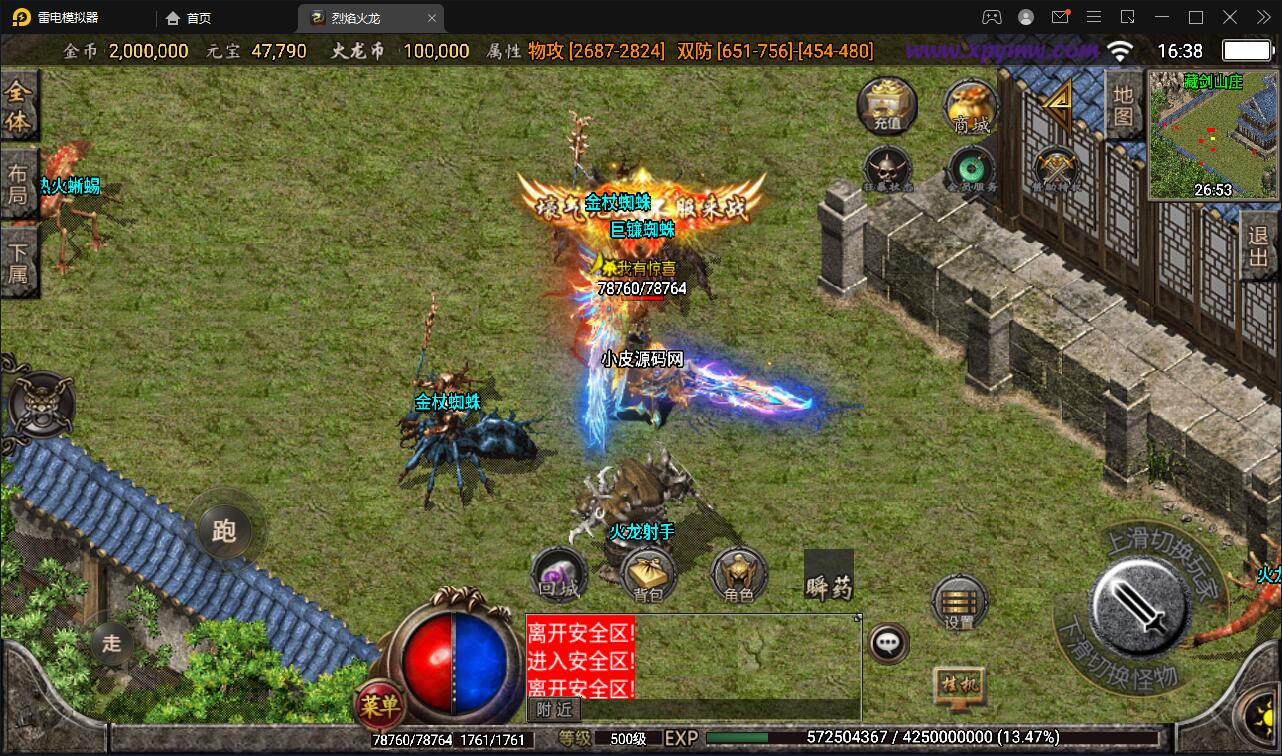Tap the 瞬药 instant potion button
The width and height of the screenshot is (1282, 756).
[829, 576]
